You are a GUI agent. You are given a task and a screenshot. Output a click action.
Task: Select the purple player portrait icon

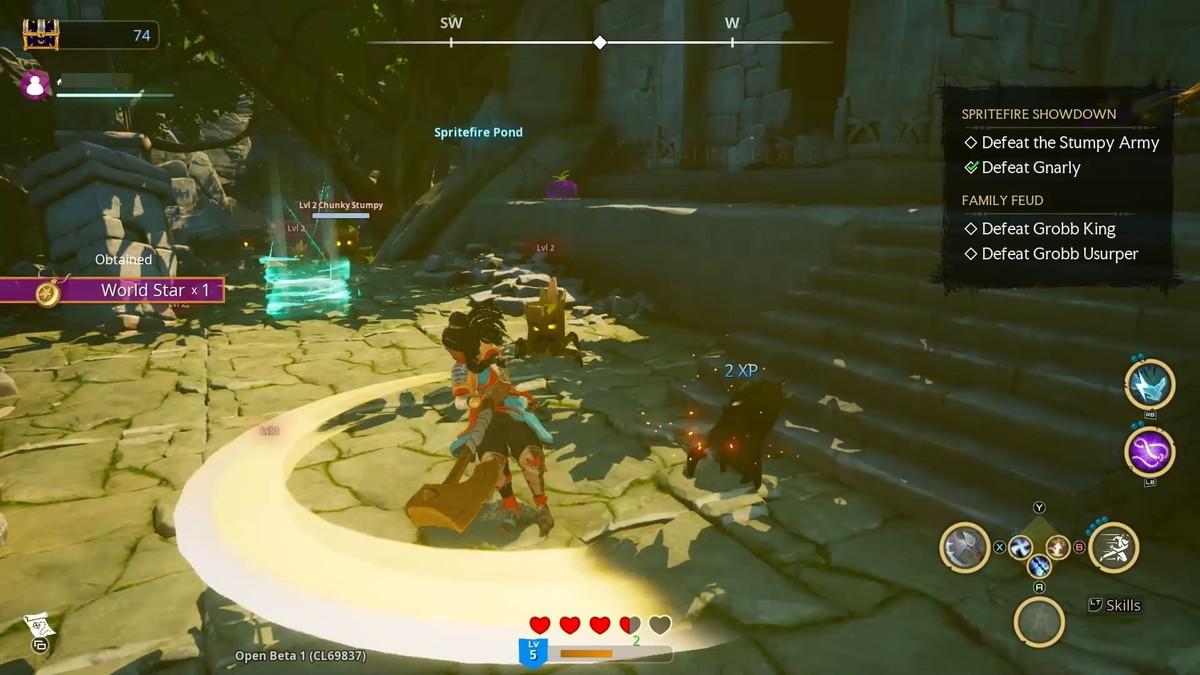(35, 86)
